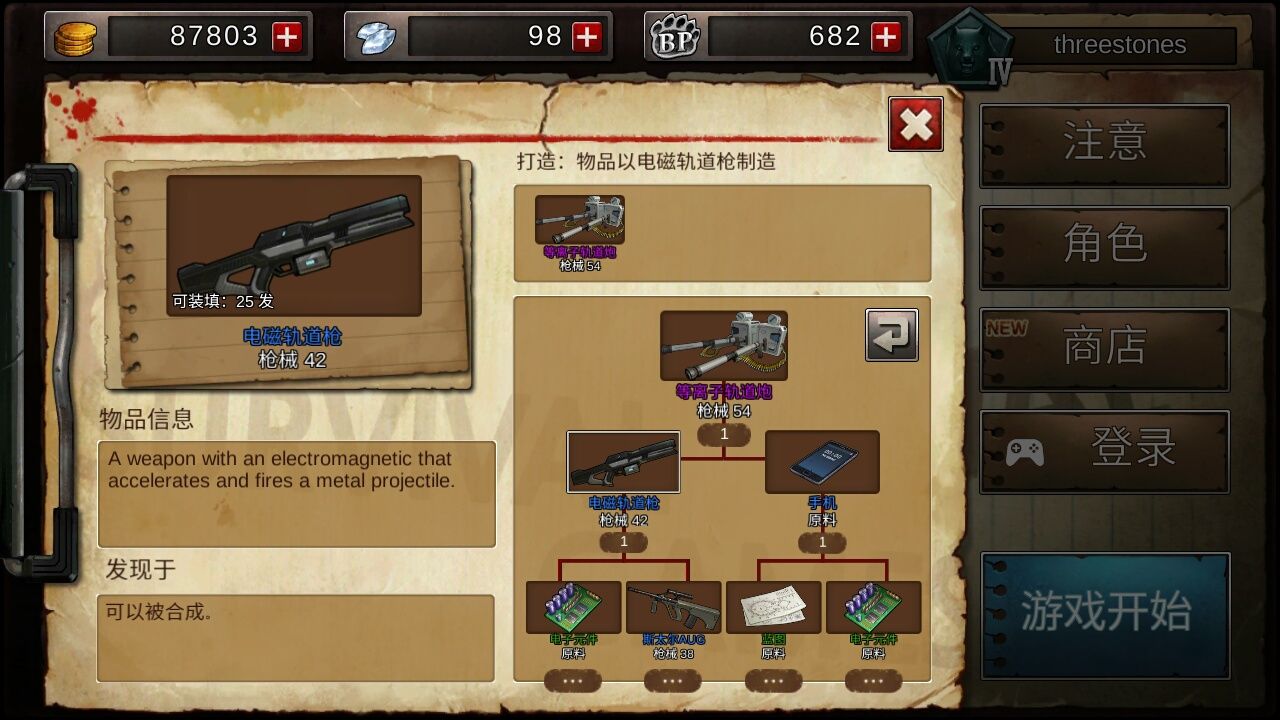Click the gold coins currency icon
1280x720 pixels.
(x=75, y=36)
